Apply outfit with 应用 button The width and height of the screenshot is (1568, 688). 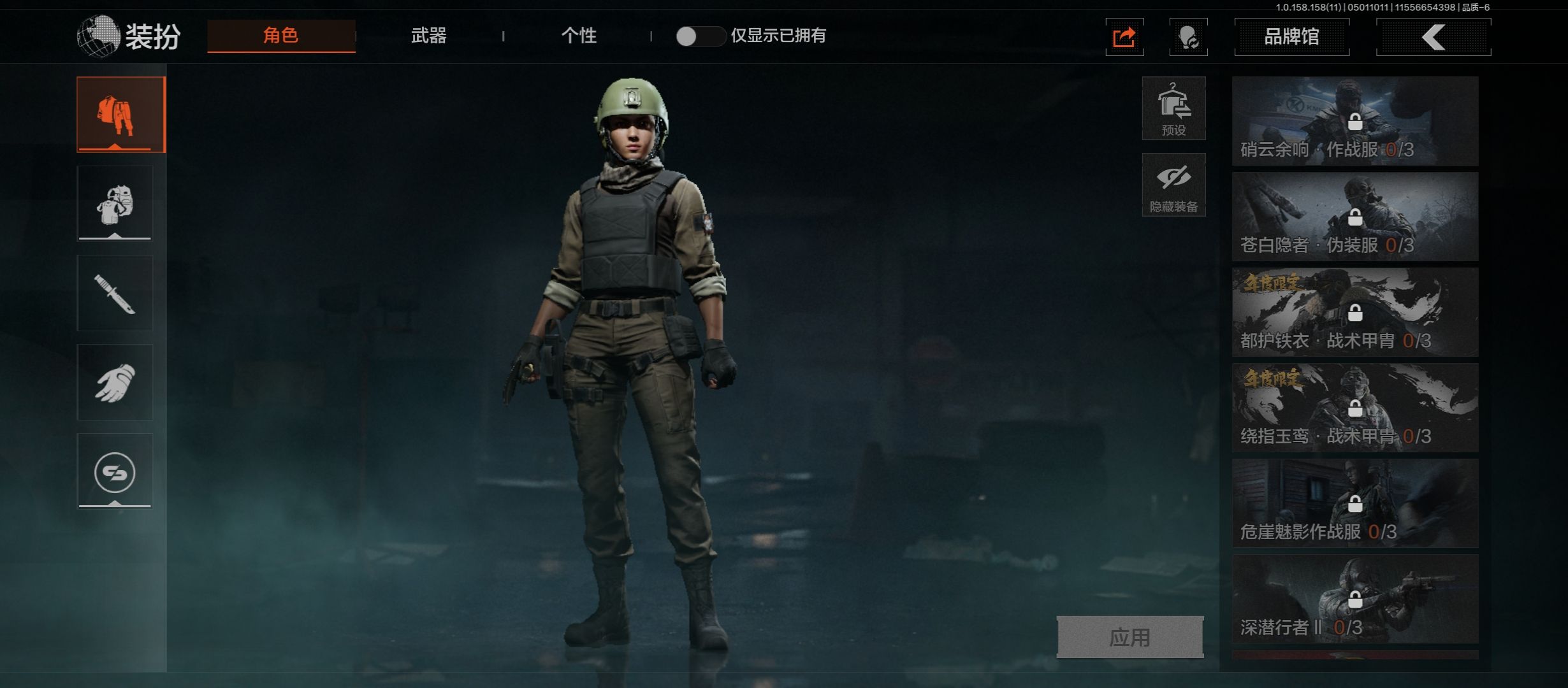(1130, 637)
